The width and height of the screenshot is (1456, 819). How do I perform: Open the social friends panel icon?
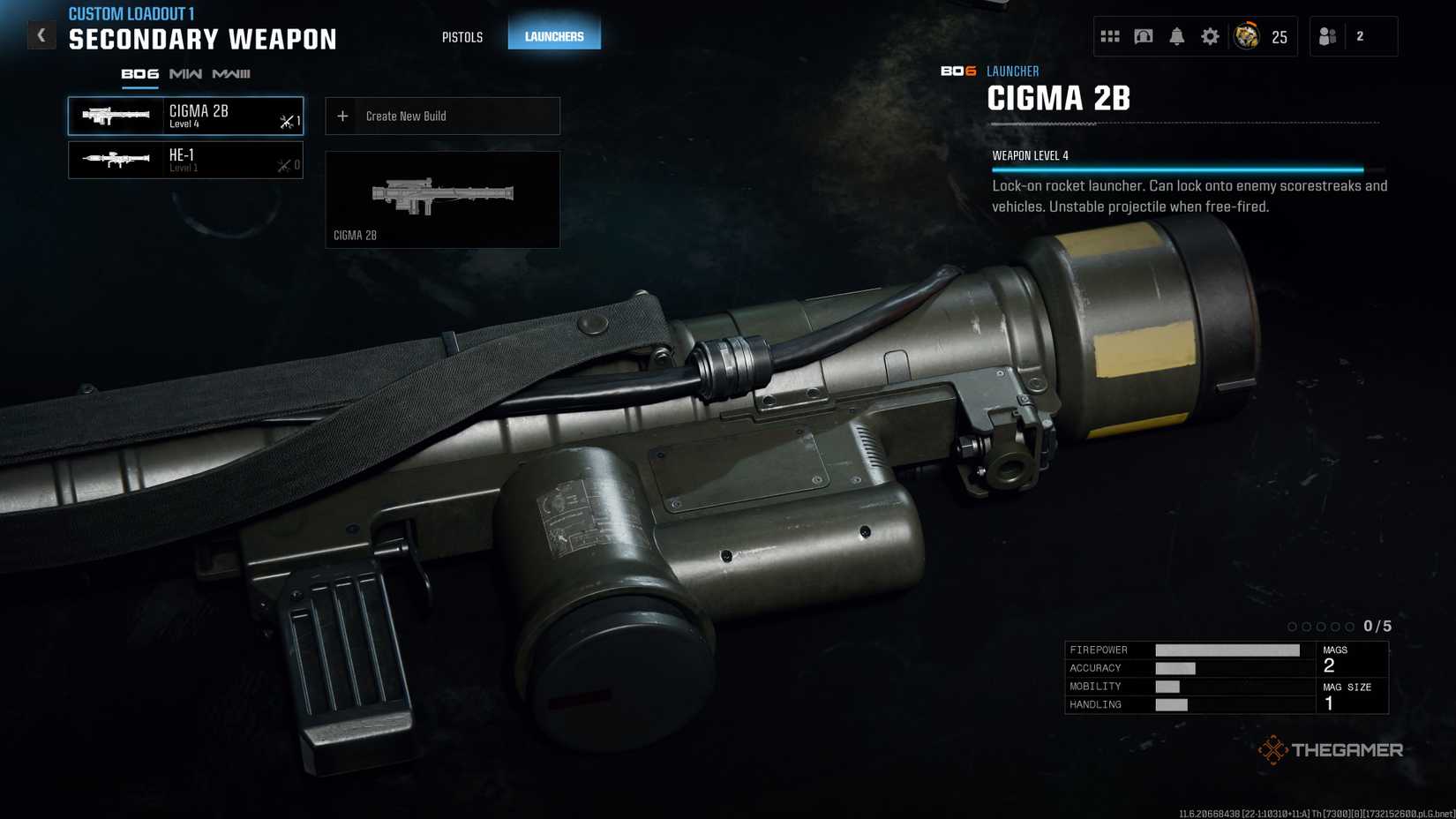(x=1326, y=36)
